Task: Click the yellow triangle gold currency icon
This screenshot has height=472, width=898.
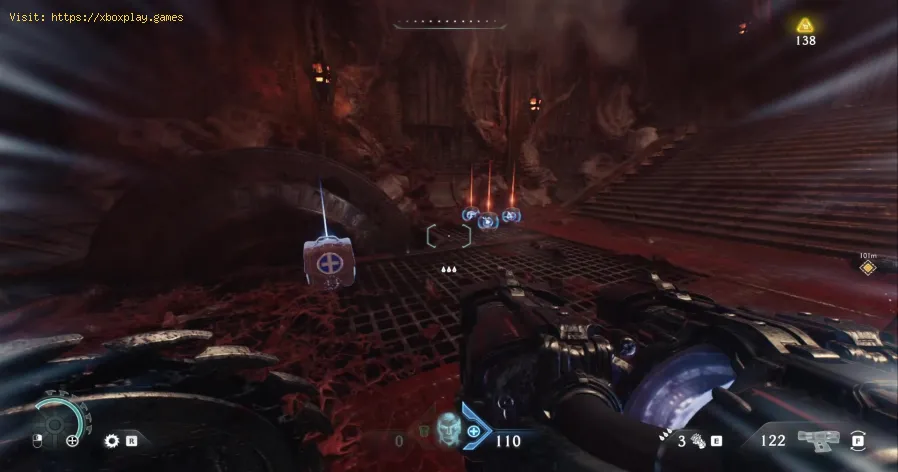Action: click(805, 24)
